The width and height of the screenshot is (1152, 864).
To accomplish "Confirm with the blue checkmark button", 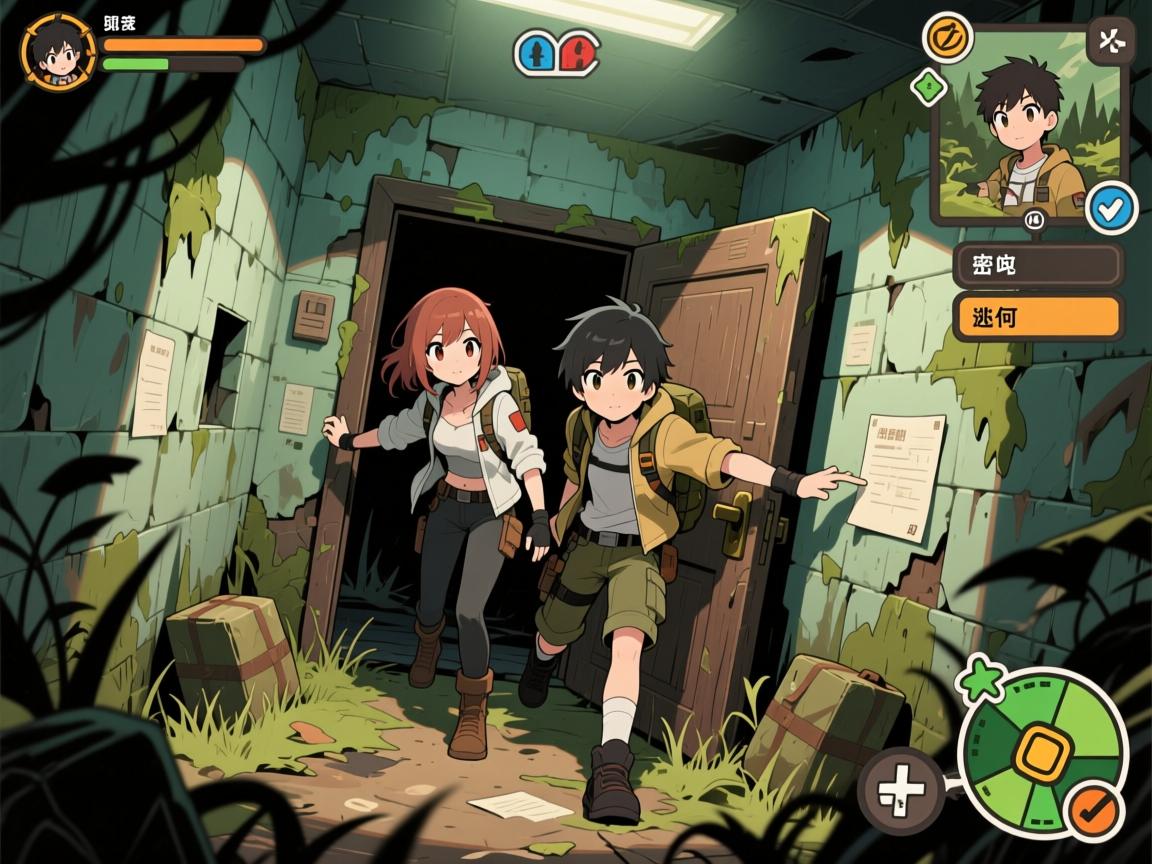I will point(1109,207).
